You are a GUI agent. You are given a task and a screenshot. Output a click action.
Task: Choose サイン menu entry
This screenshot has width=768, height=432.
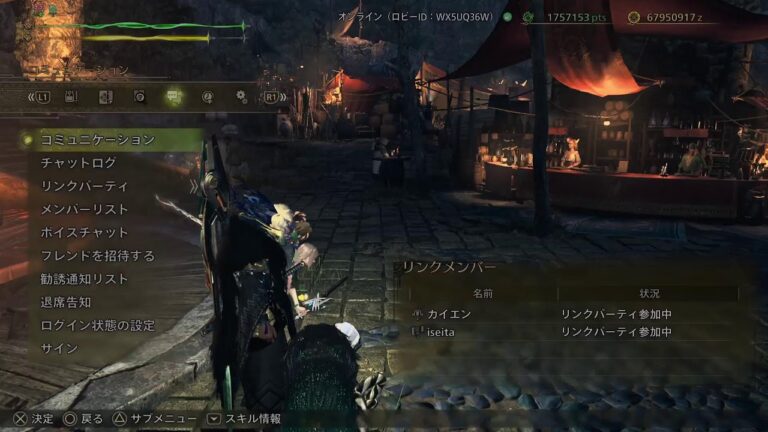pos(59,348)
